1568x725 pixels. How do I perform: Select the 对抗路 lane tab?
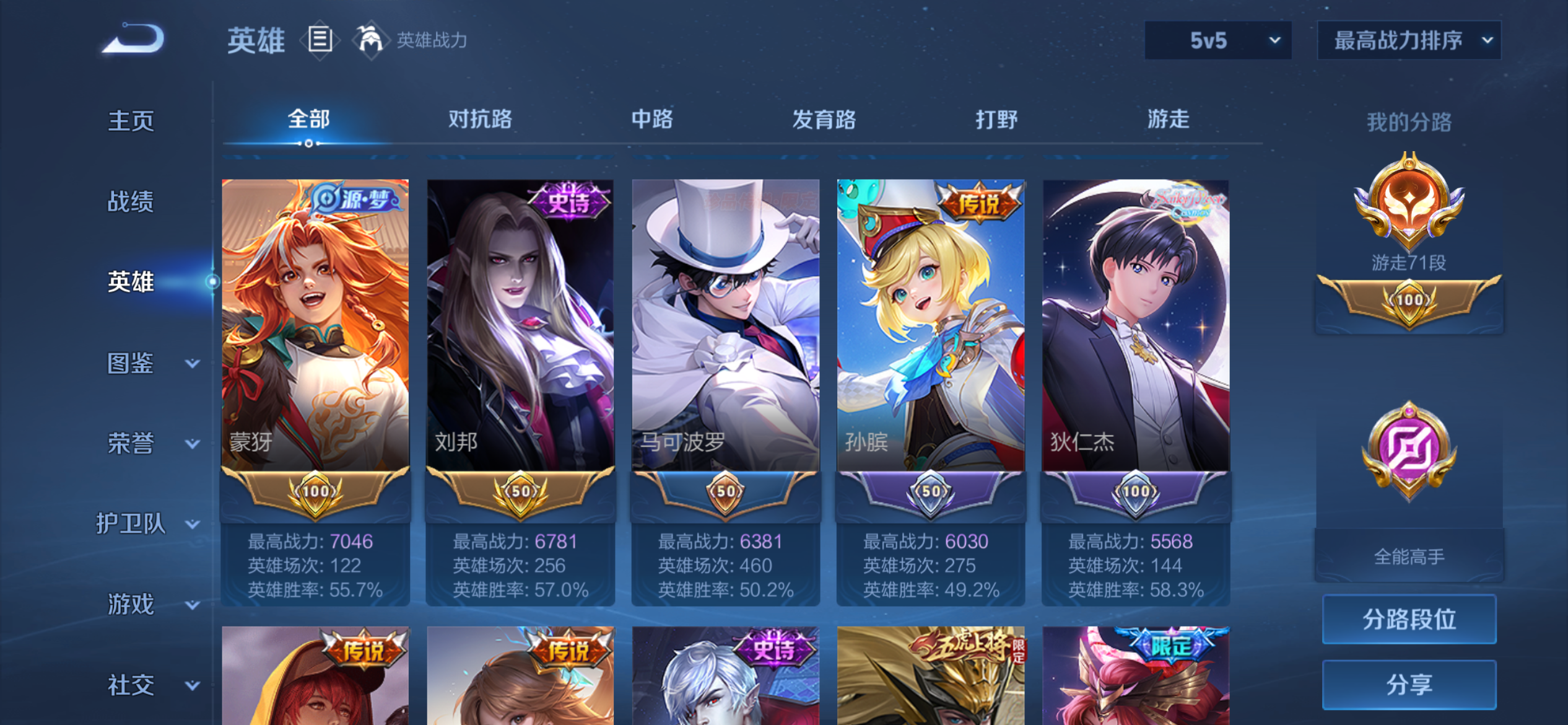(479, 120)
